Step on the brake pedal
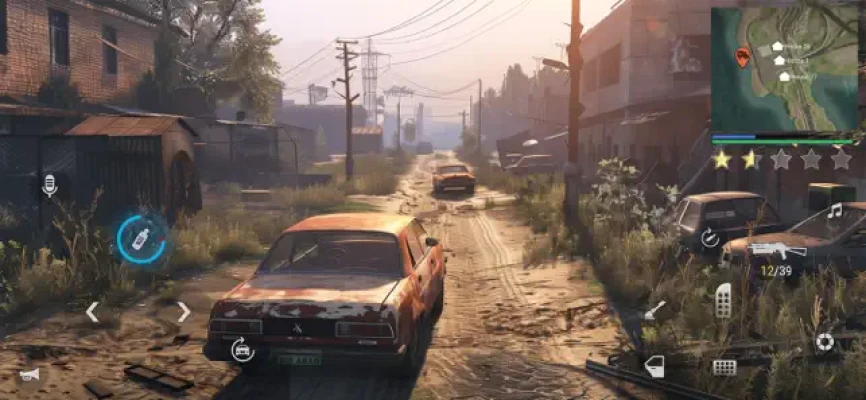Viewport: 866px width, 400px height. tap(724, 367)
